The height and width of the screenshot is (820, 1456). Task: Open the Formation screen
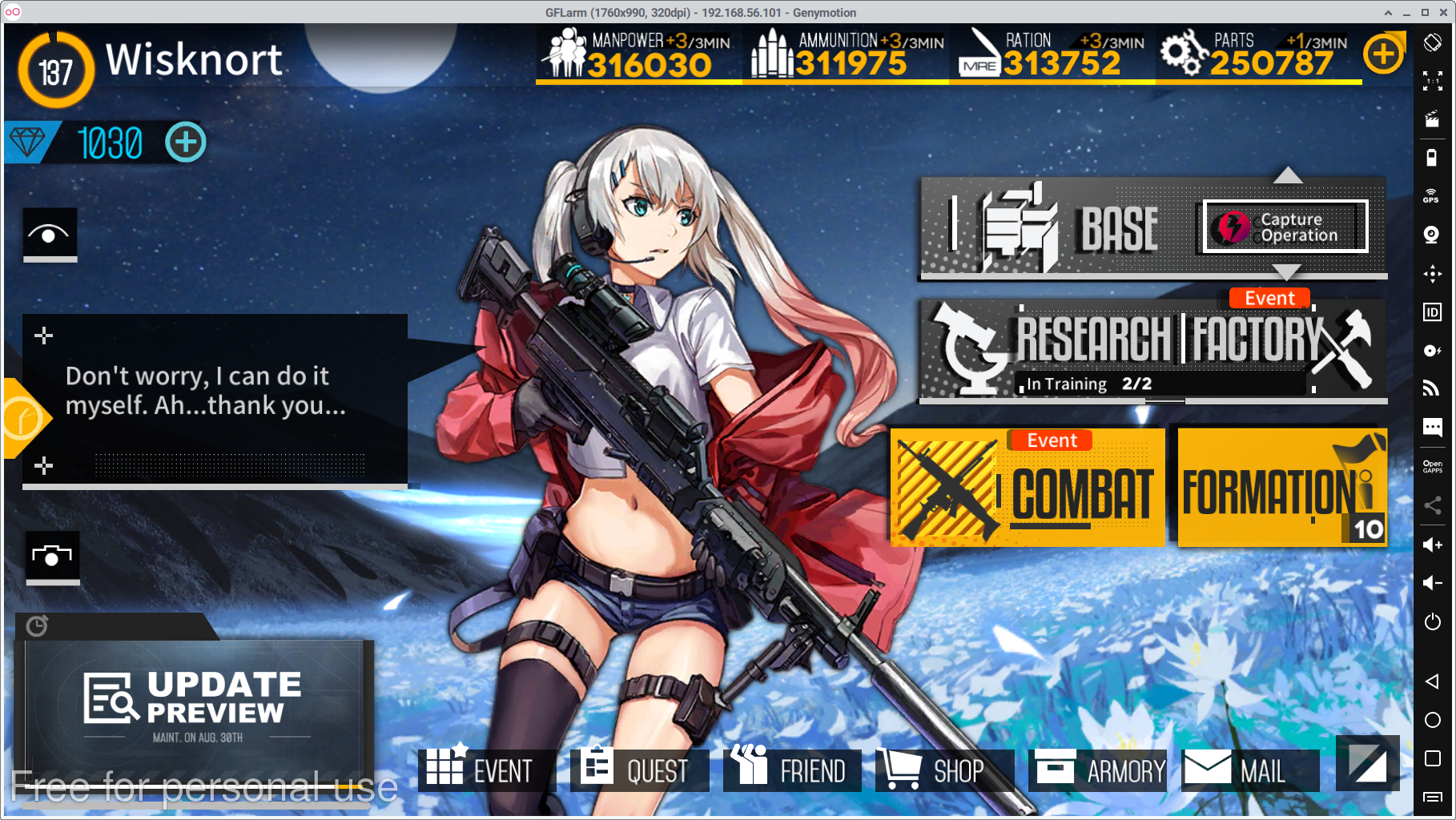tap(1281, 488)
